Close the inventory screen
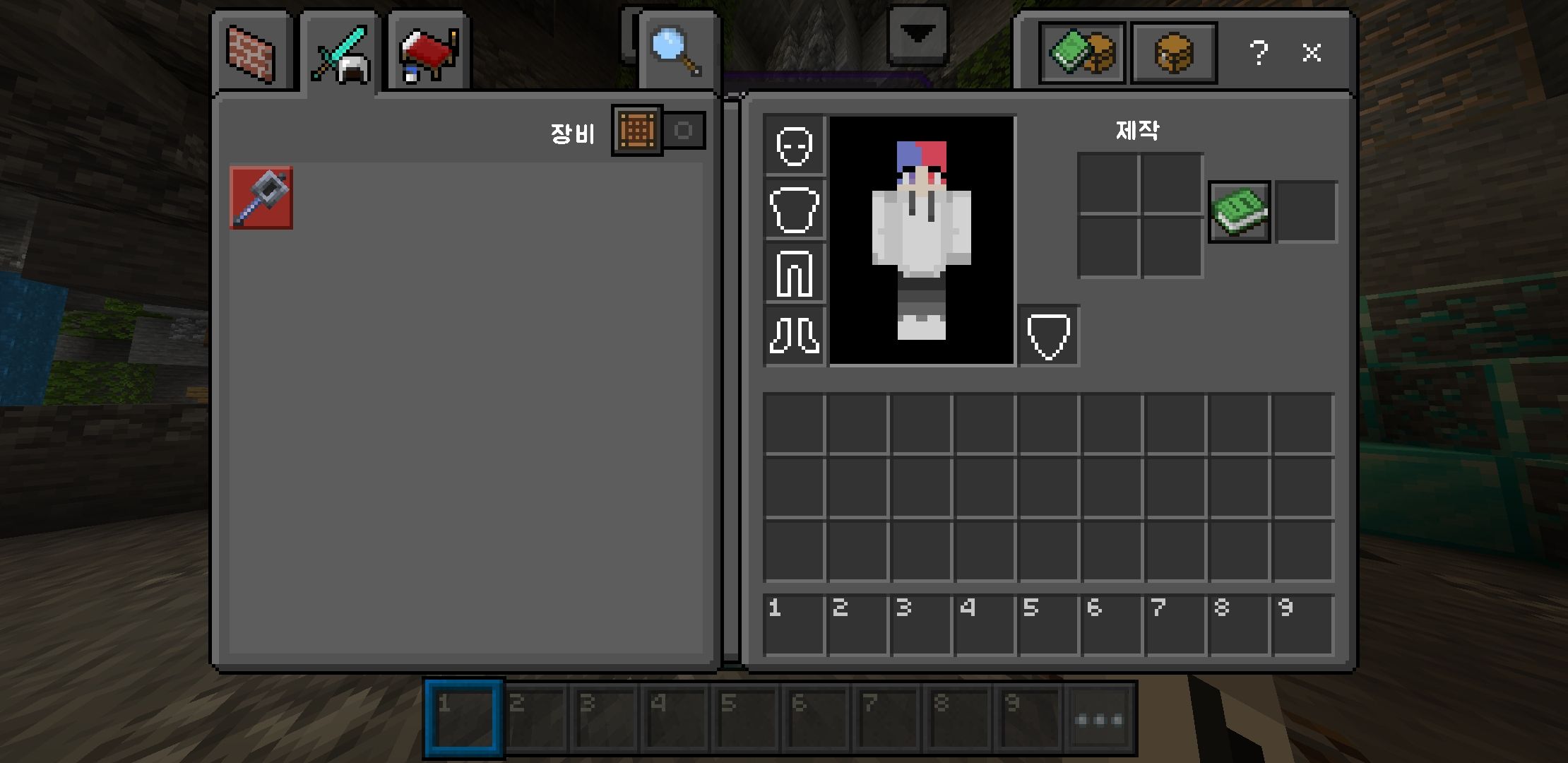This screenshot has height=763, width=1568. click(1312, 53)
